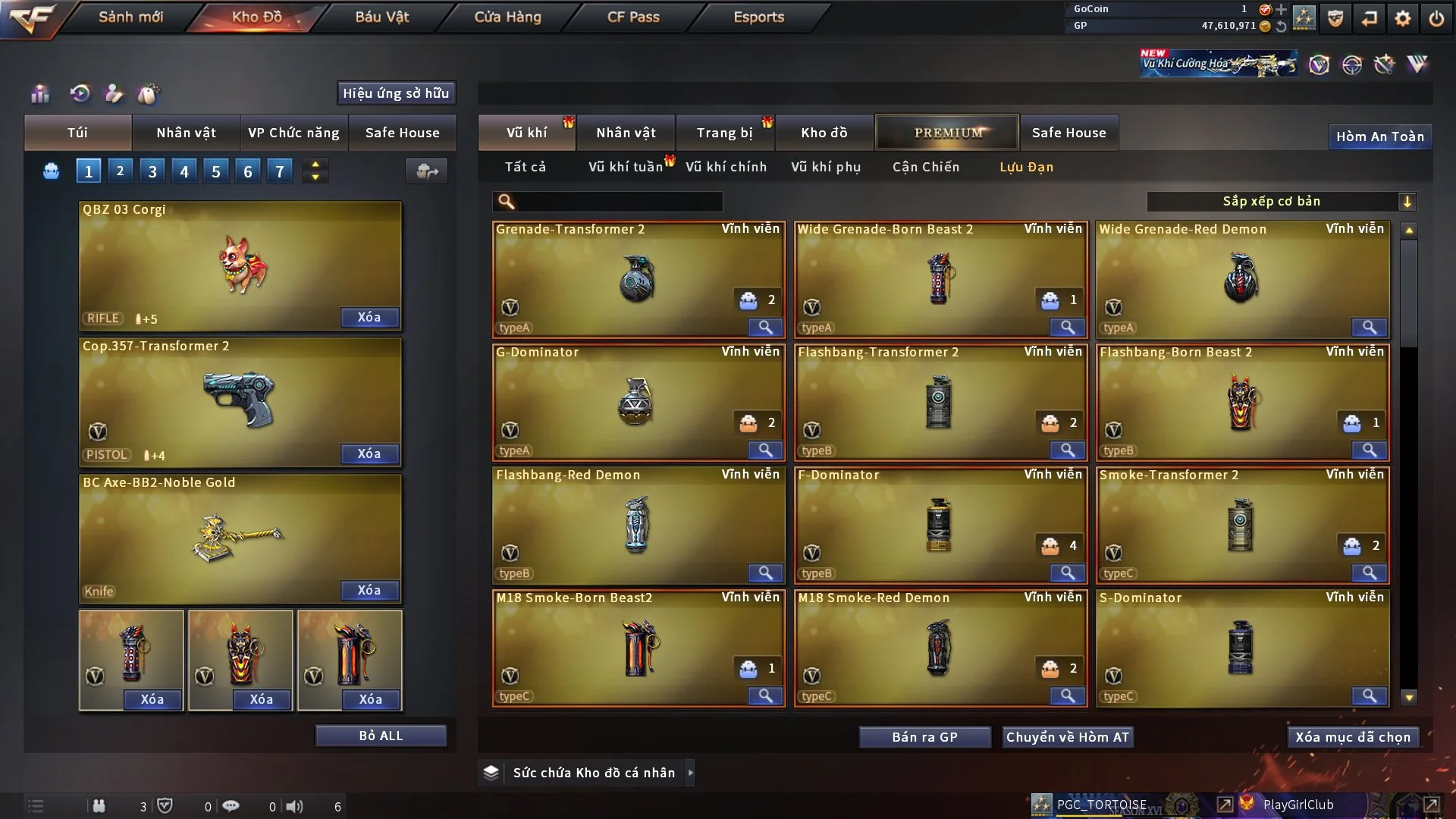Open the Sắp xếp cơ bản sort dropdown
The height and width of the screenshot is (819, 1456).
1281,202
